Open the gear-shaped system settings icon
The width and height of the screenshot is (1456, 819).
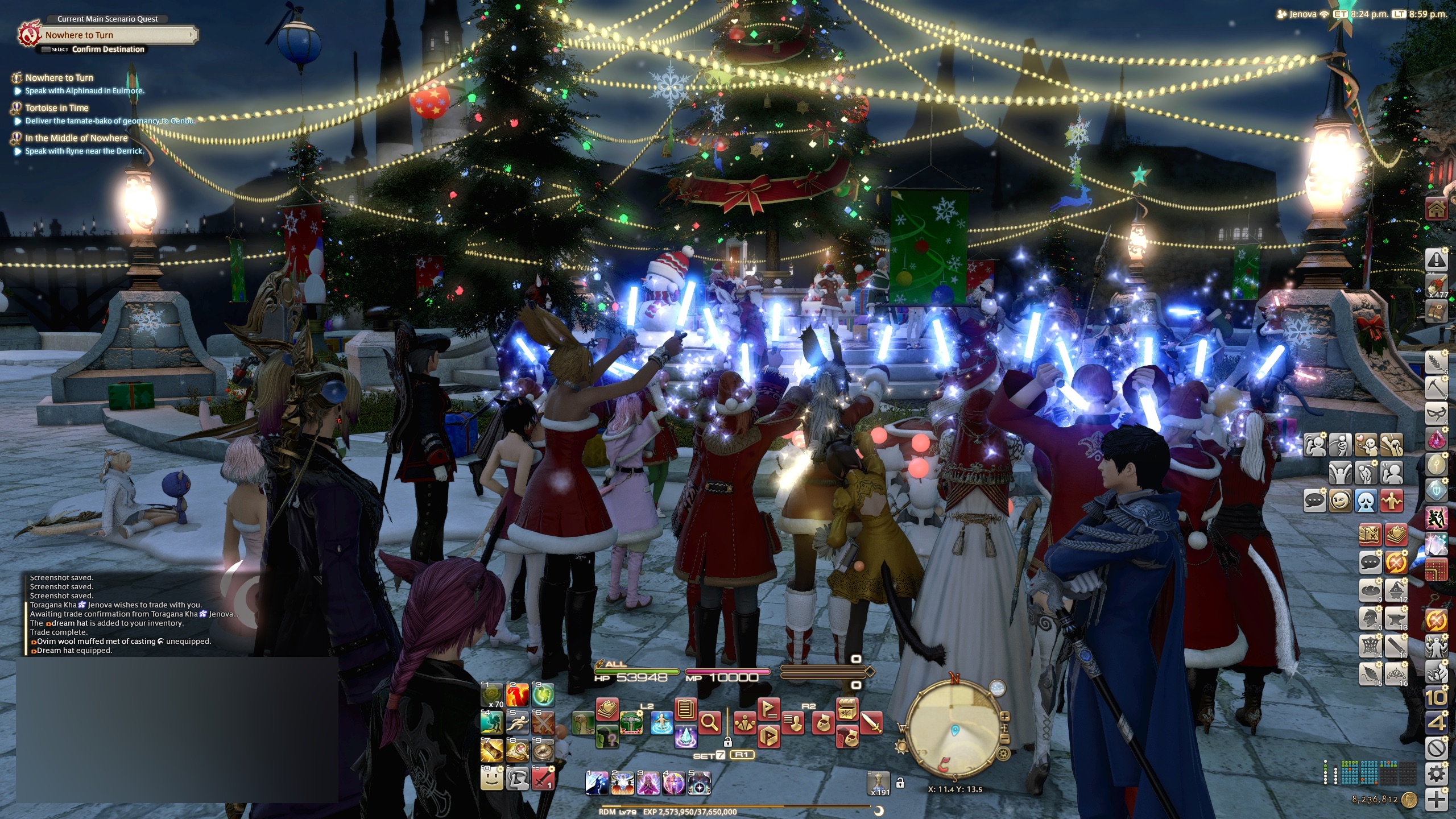1437,774
